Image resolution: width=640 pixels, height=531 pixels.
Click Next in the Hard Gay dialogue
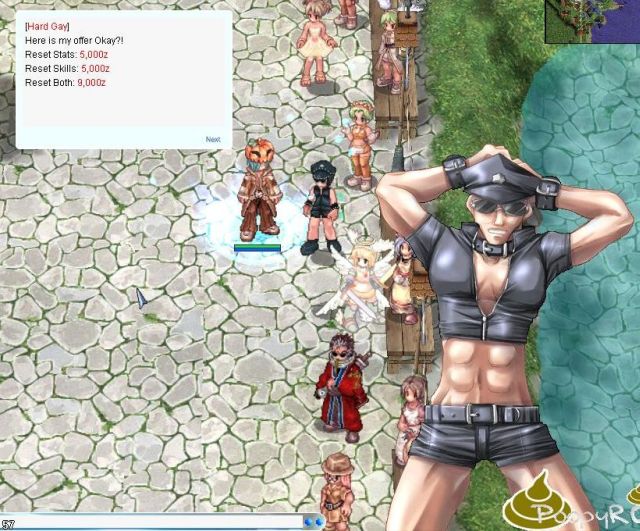[x=213, y=140]
